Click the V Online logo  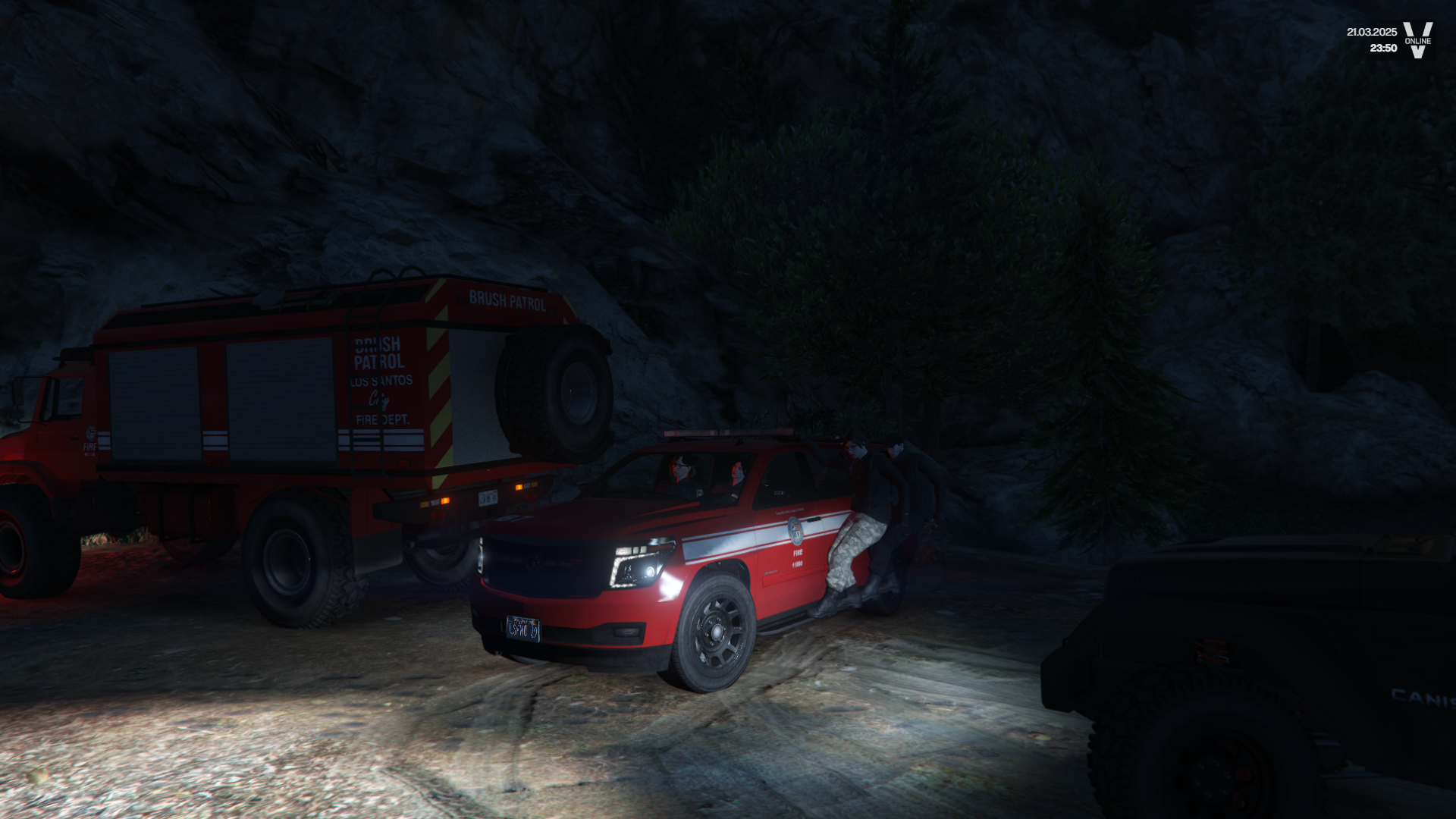click(x=1417, y=39)
